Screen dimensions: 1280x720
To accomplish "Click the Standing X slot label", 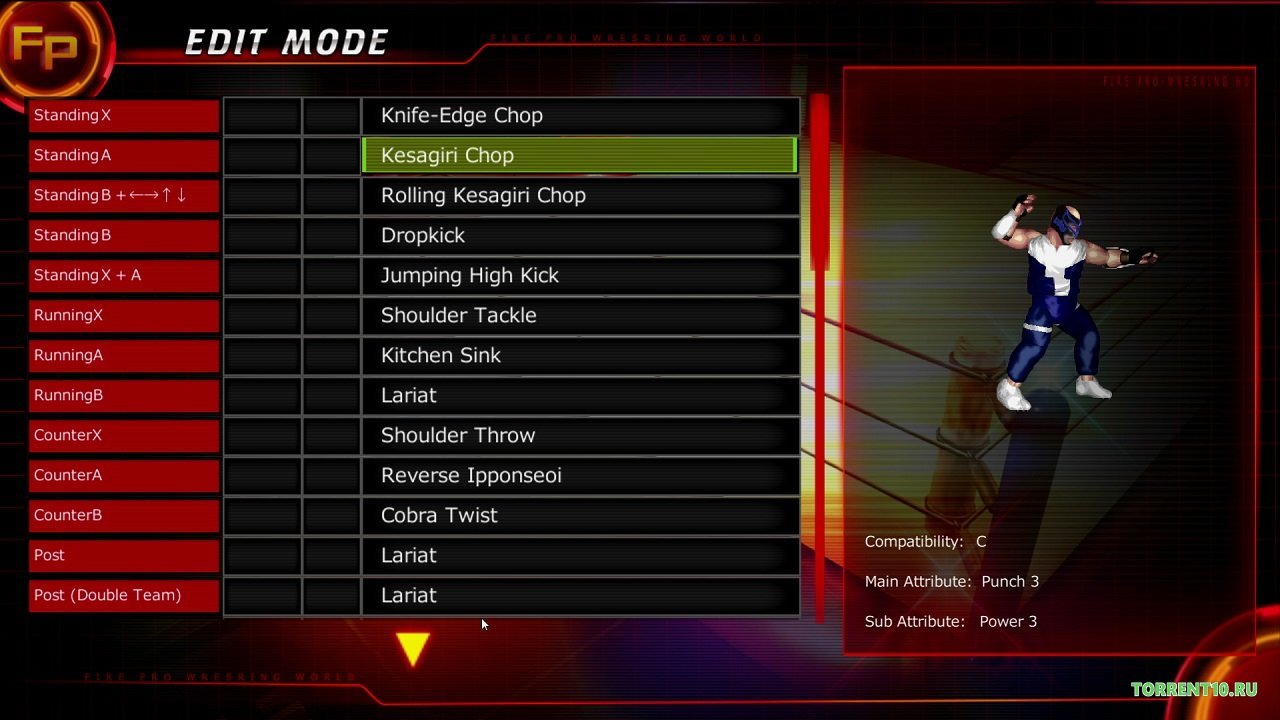I will coord(122,115).
